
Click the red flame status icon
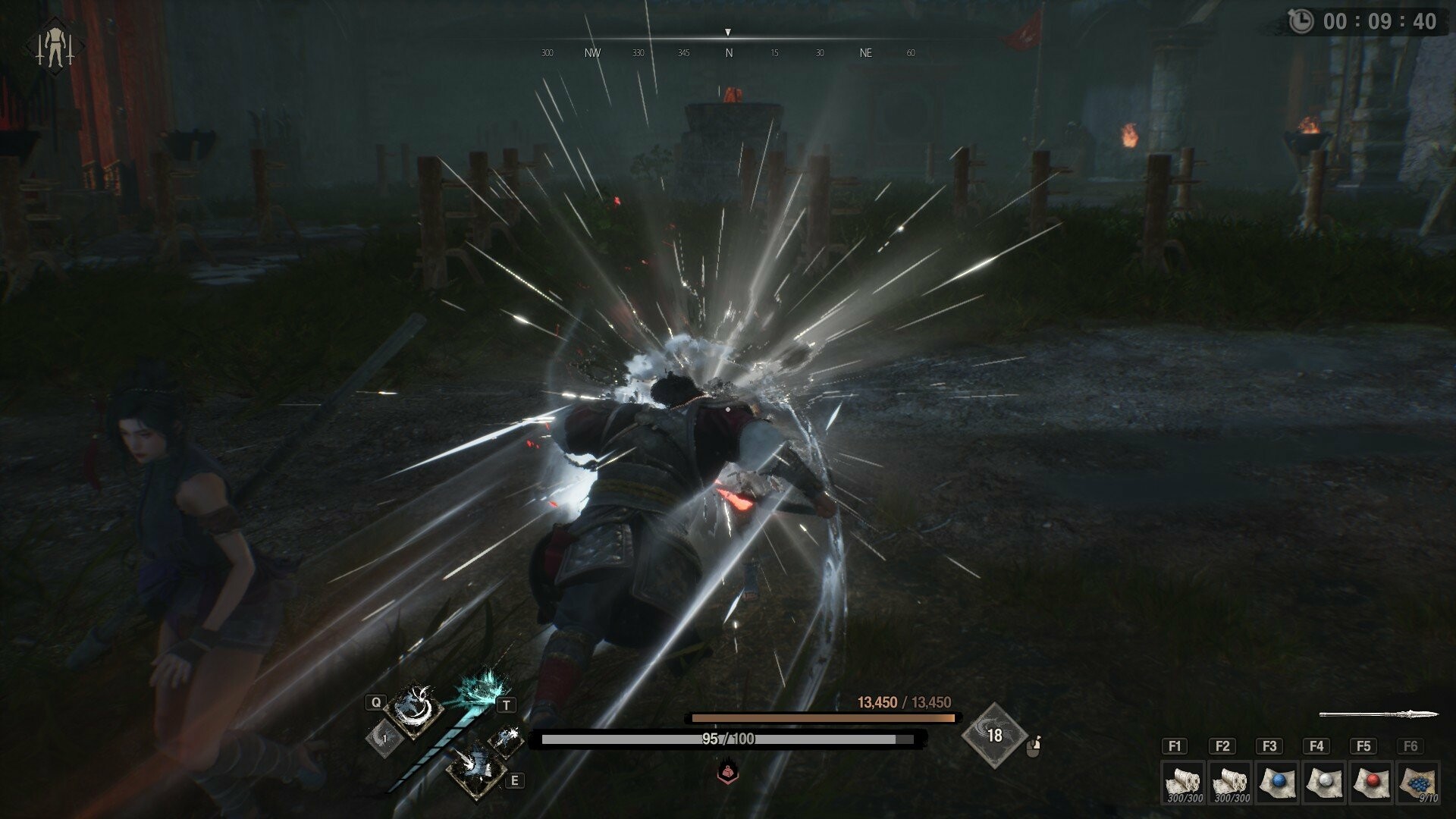click(x=727, y=772)
